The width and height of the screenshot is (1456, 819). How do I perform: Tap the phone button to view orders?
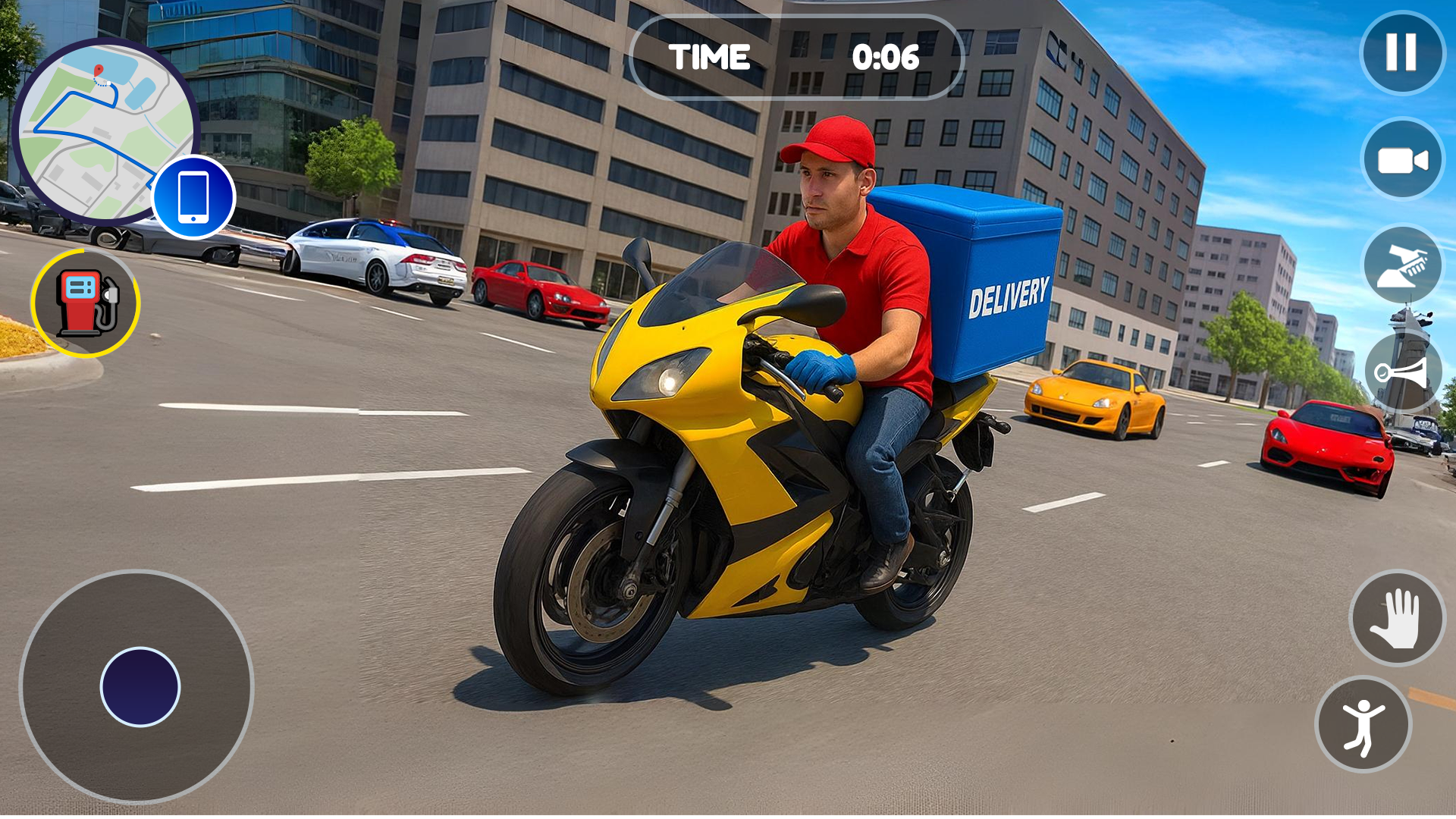coord(193,196)
